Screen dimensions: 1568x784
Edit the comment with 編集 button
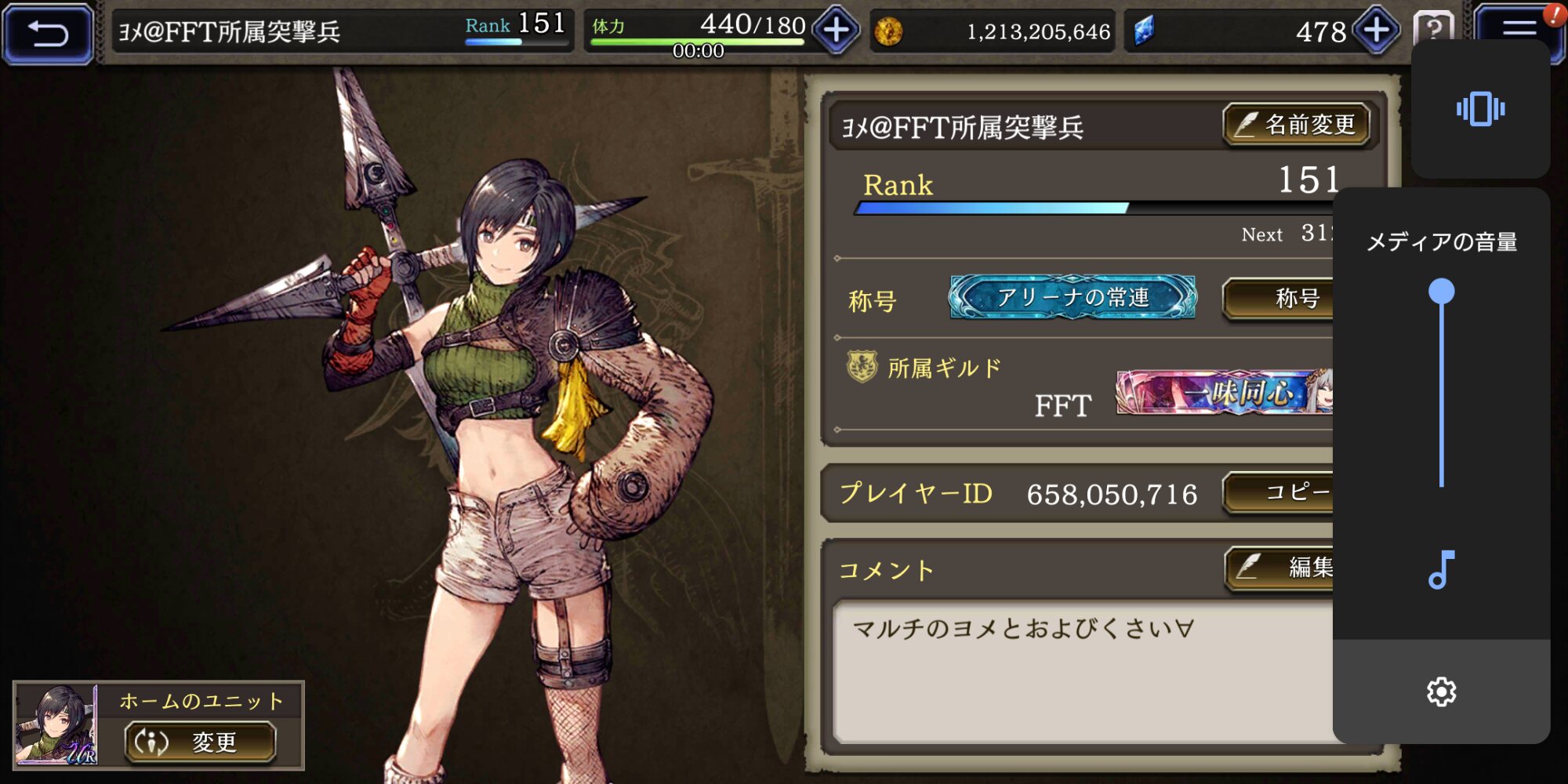pyautogui.click(x=1281, y=567)
